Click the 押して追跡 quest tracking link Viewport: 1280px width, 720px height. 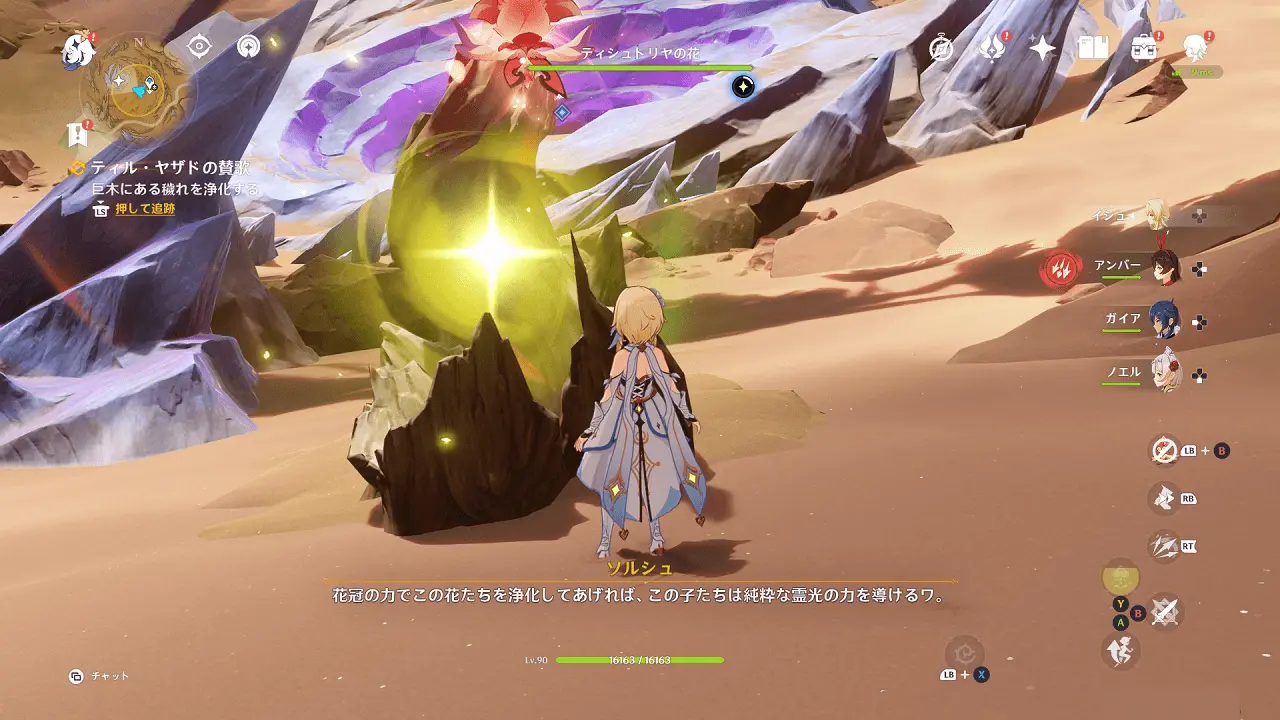click(144, 209)
